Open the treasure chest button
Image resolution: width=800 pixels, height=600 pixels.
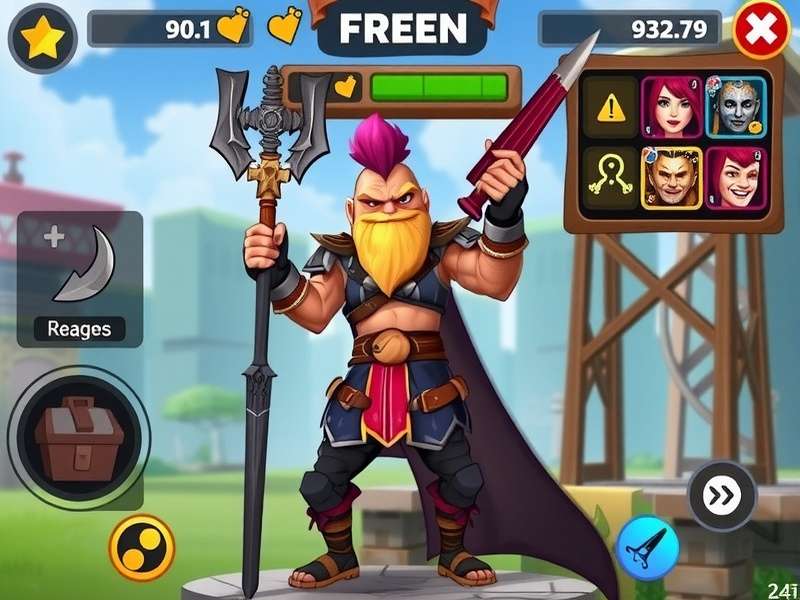(x=79, y=437)
